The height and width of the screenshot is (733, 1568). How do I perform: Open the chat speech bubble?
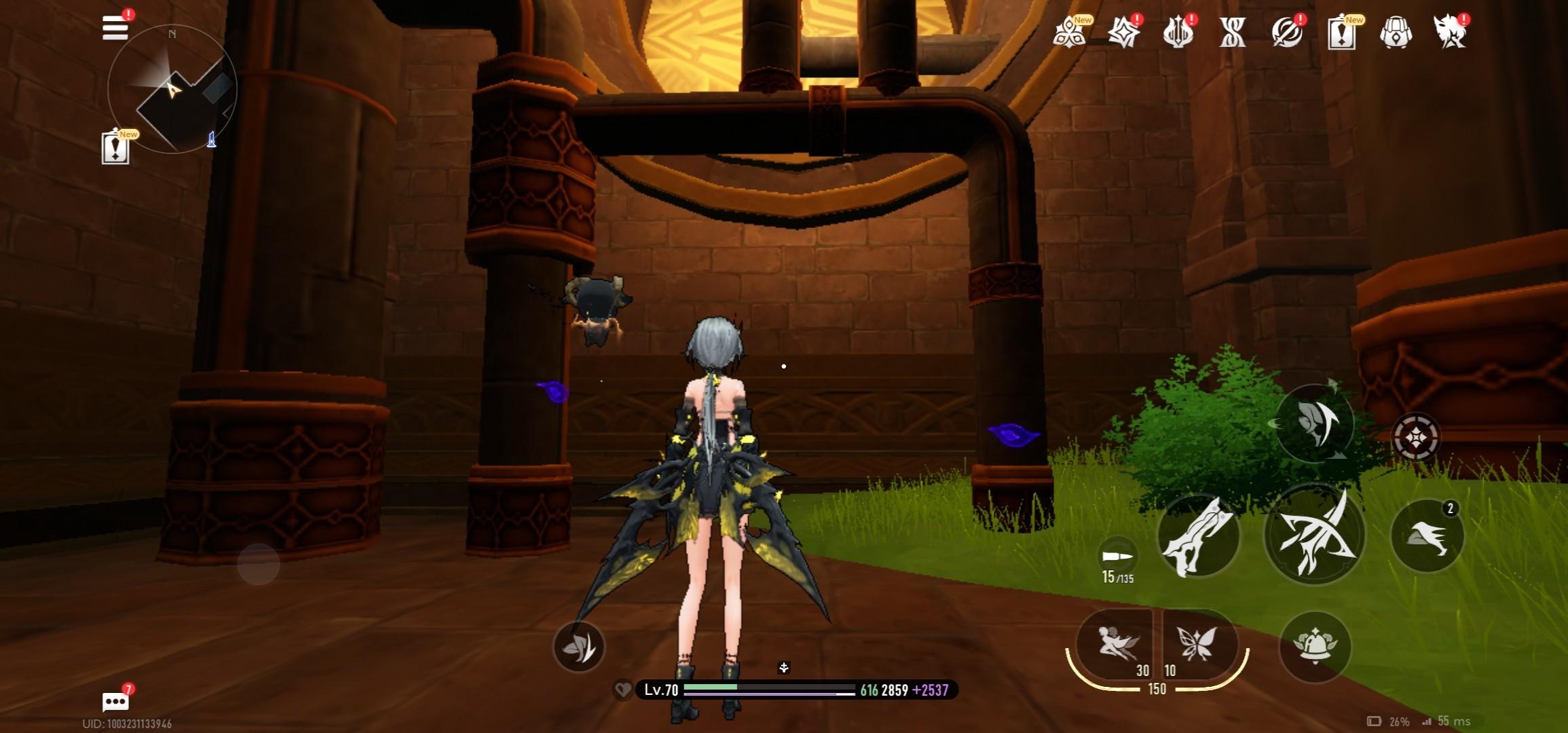[115, 702]
